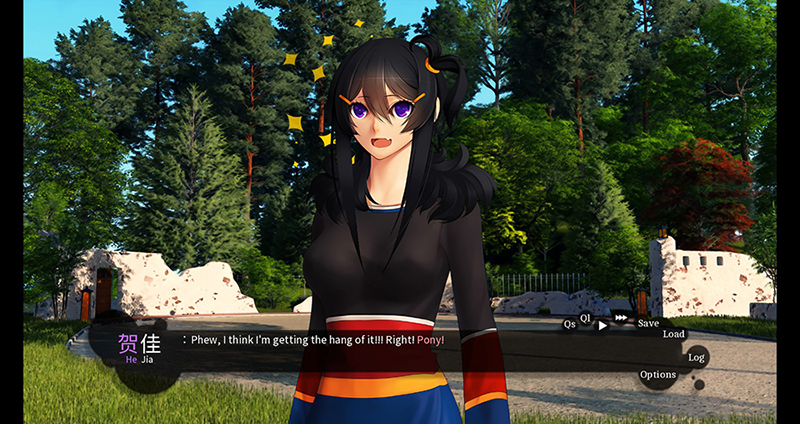The width and height of the screenshot is (800, 424).
Task: Activate the fast-forward skip button
Action: click(x=621, y=319)
